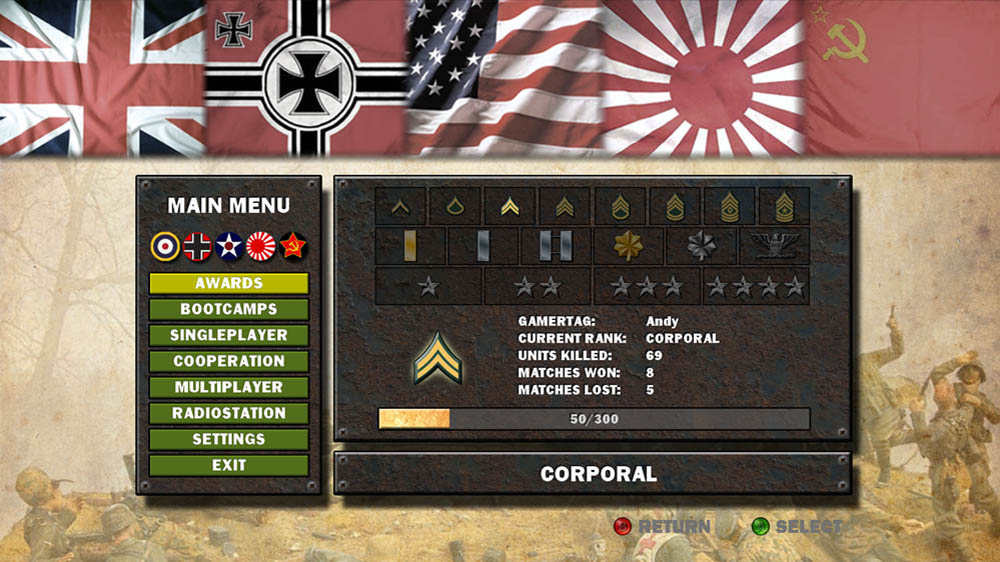This screenshot has height=562, width=1000.
Task: Choose Singleplayer from the main menu
Action: (x=229, y=336)
